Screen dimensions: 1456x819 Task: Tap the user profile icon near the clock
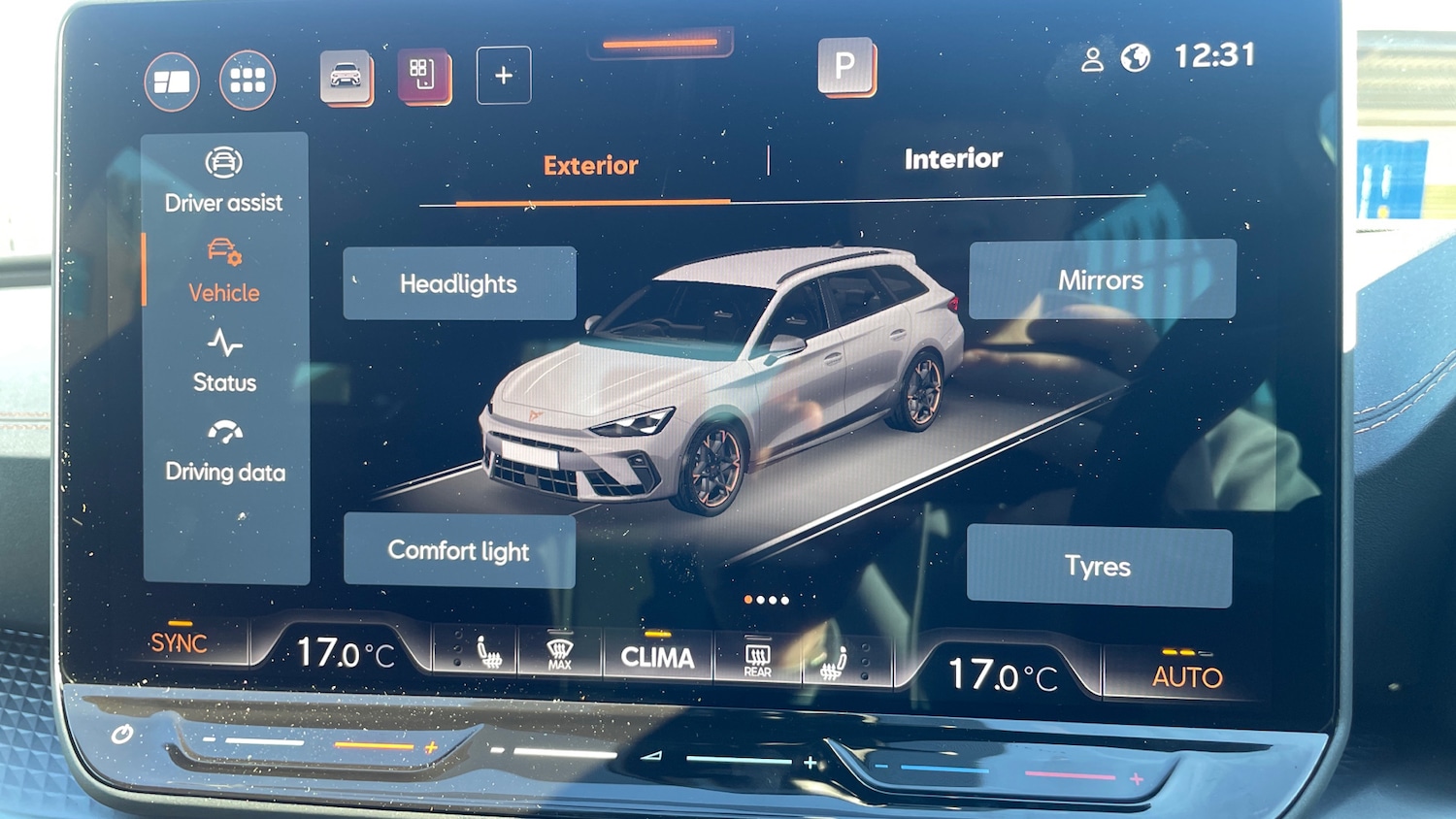click(x=1095, y=58)
